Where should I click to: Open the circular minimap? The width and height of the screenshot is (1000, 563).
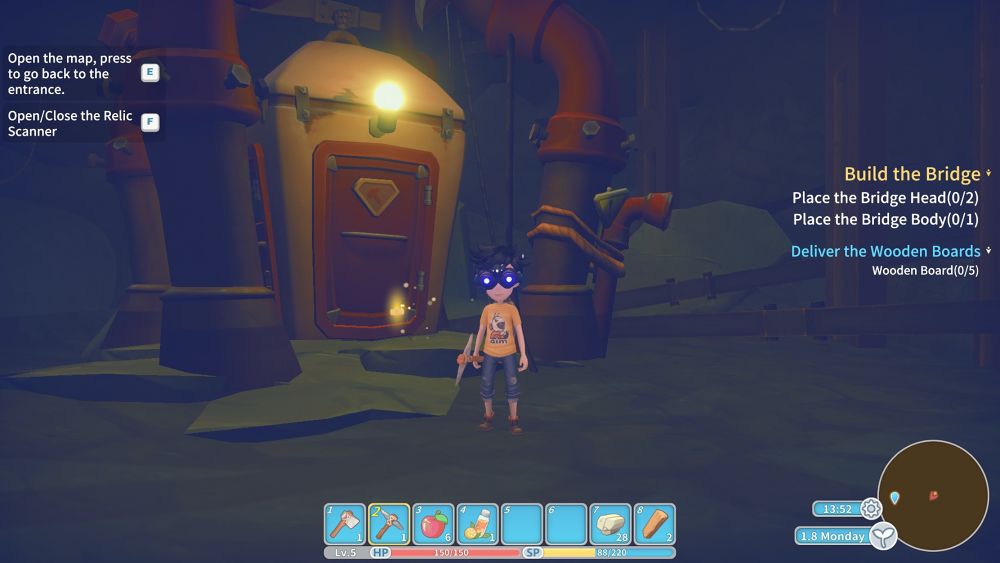click(x=933, y=494)
